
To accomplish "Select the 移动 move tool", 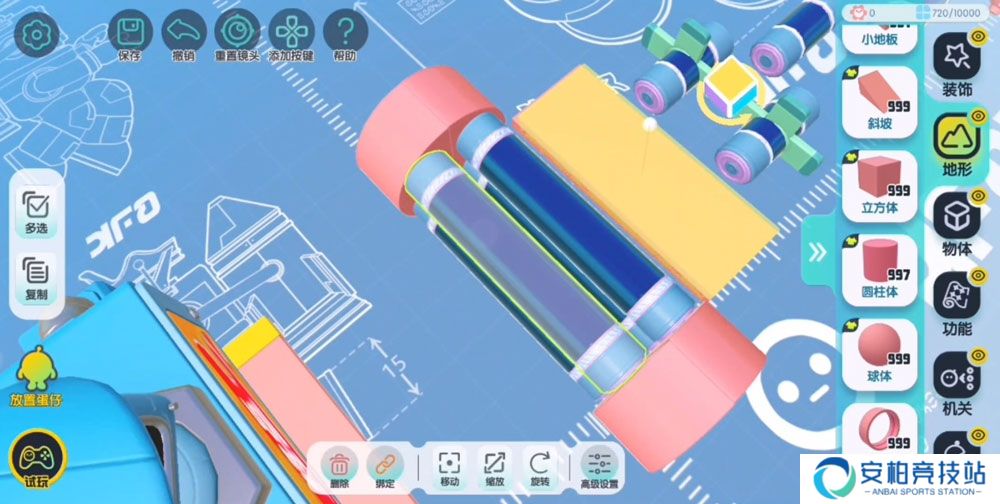I will pyautogui.click(x=450, y=466).
